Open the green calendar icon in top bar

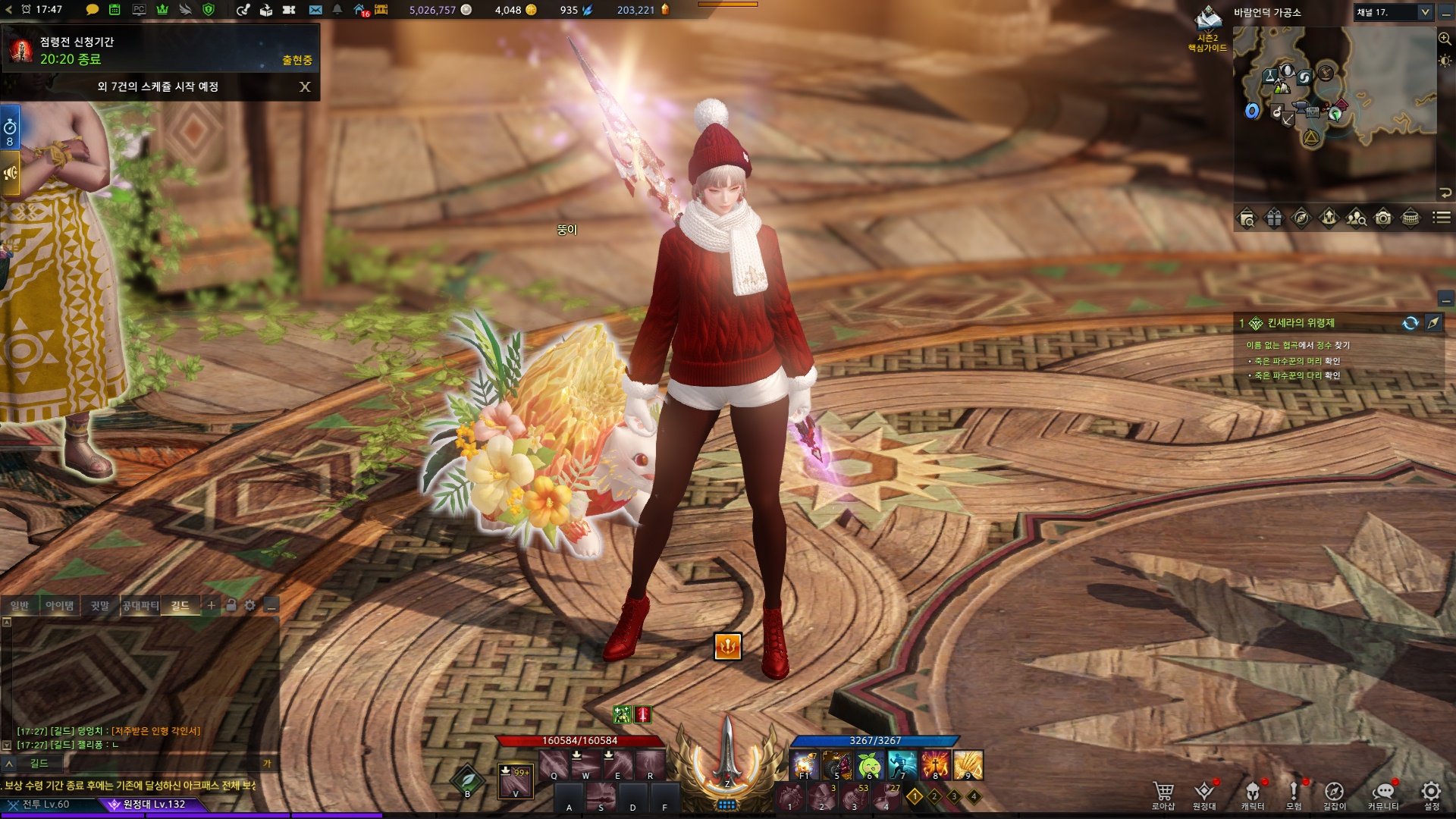[x=115, y=10]
